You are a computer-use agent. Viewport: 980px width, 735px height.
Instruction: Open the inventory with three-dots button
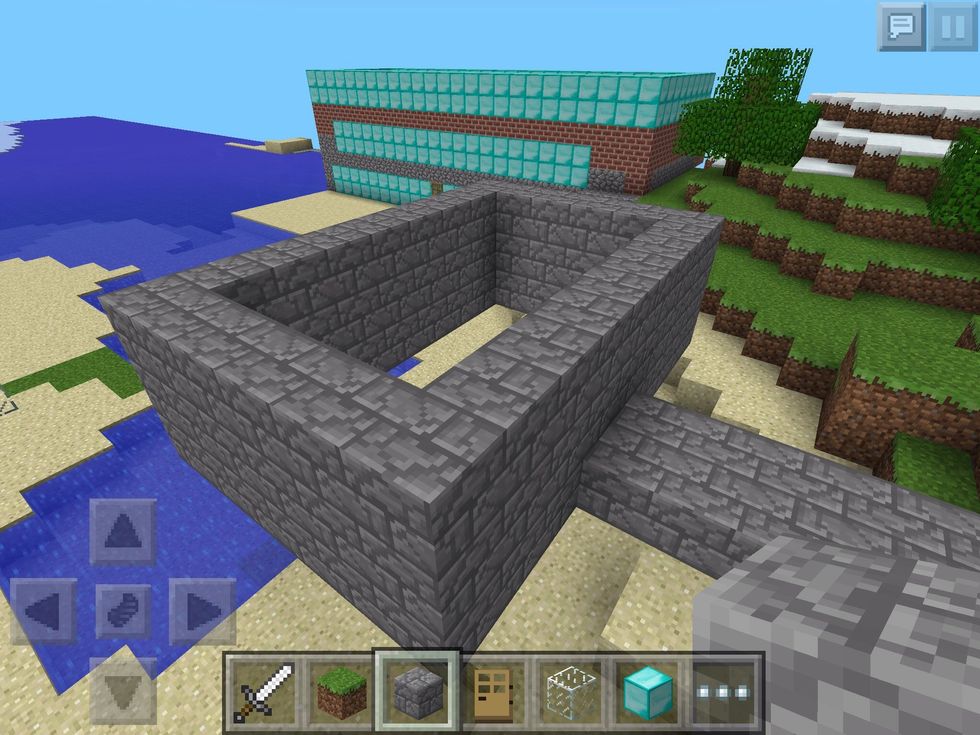pos(725,691)
